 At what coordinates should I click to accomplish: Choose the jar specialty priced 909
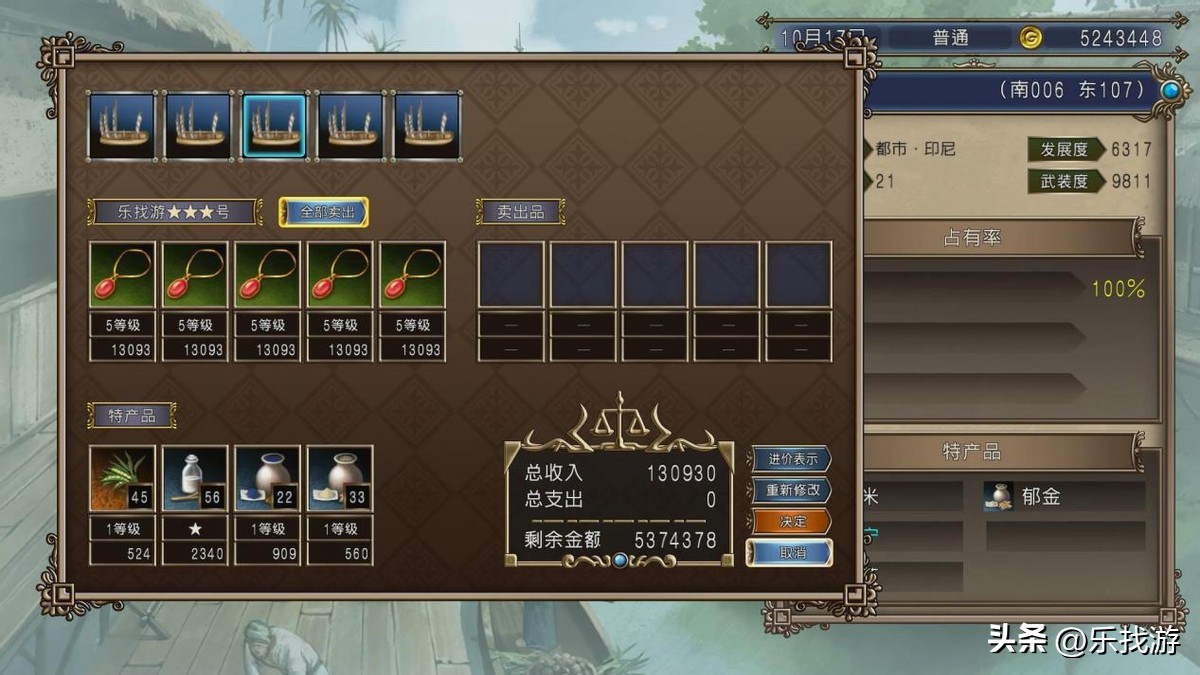267,478
